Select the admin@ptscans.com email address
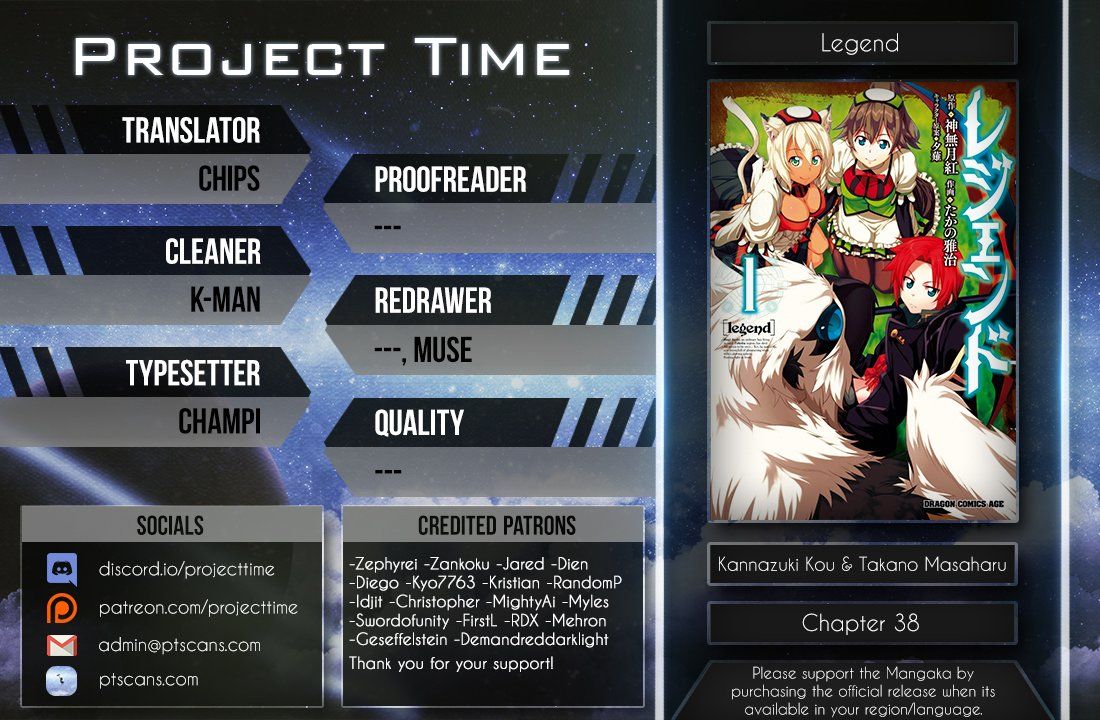This screenshot has height=720, width=1100. [x=179, y=645]
